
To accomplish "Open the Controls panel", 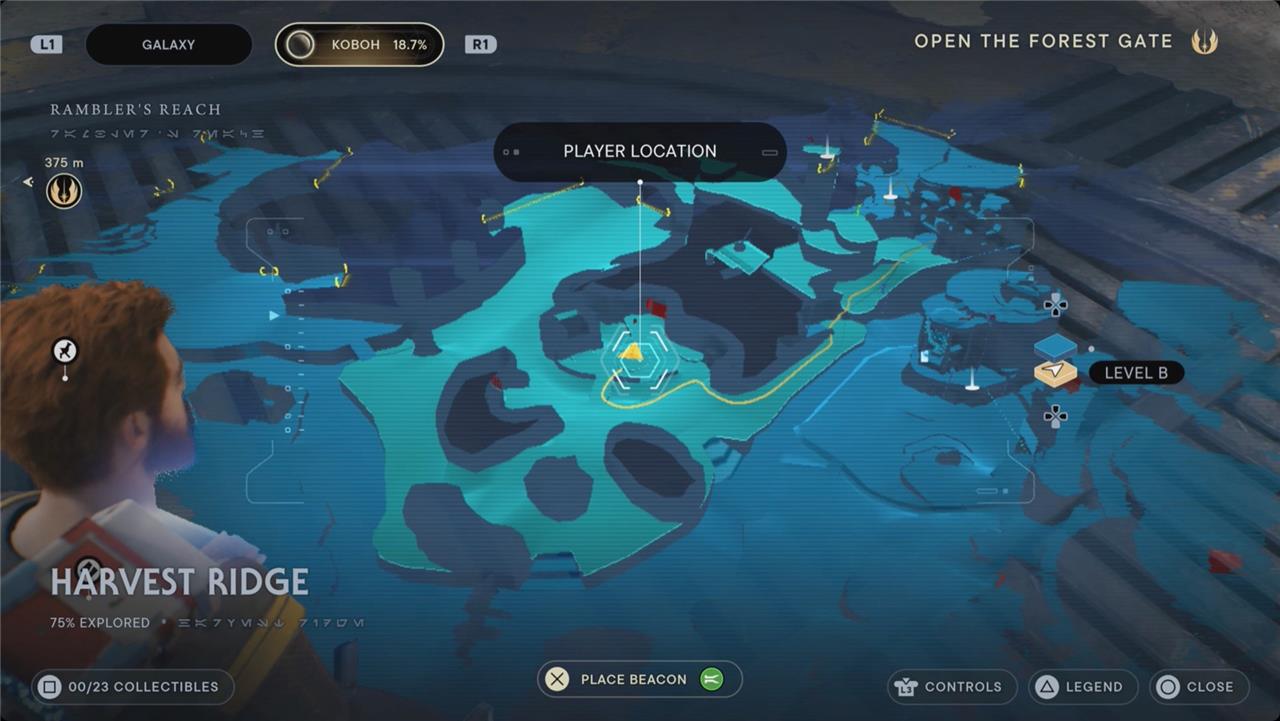I will coord(951,687).
